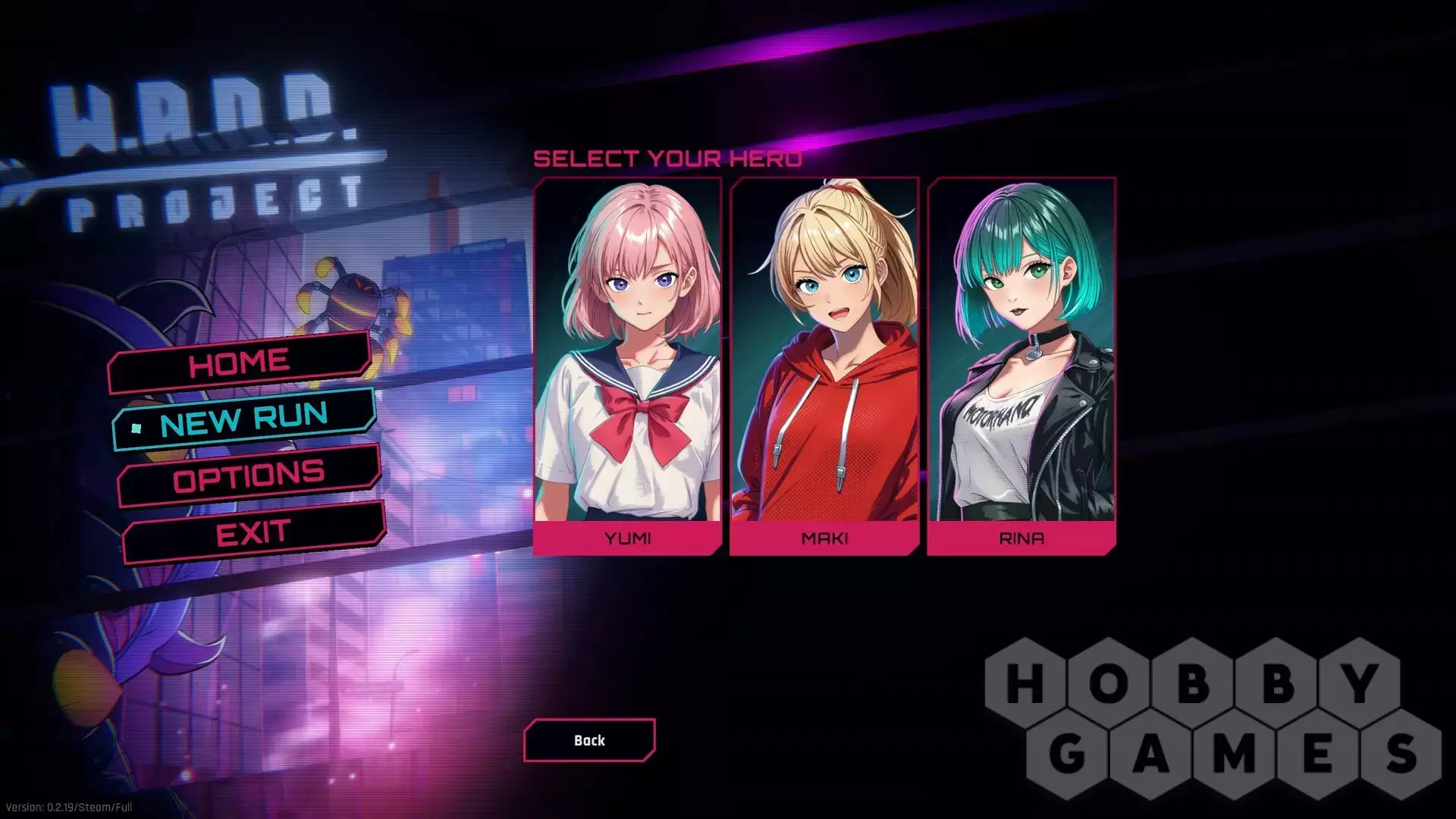Open the Options menu
1456x819 pixels.
249,476
